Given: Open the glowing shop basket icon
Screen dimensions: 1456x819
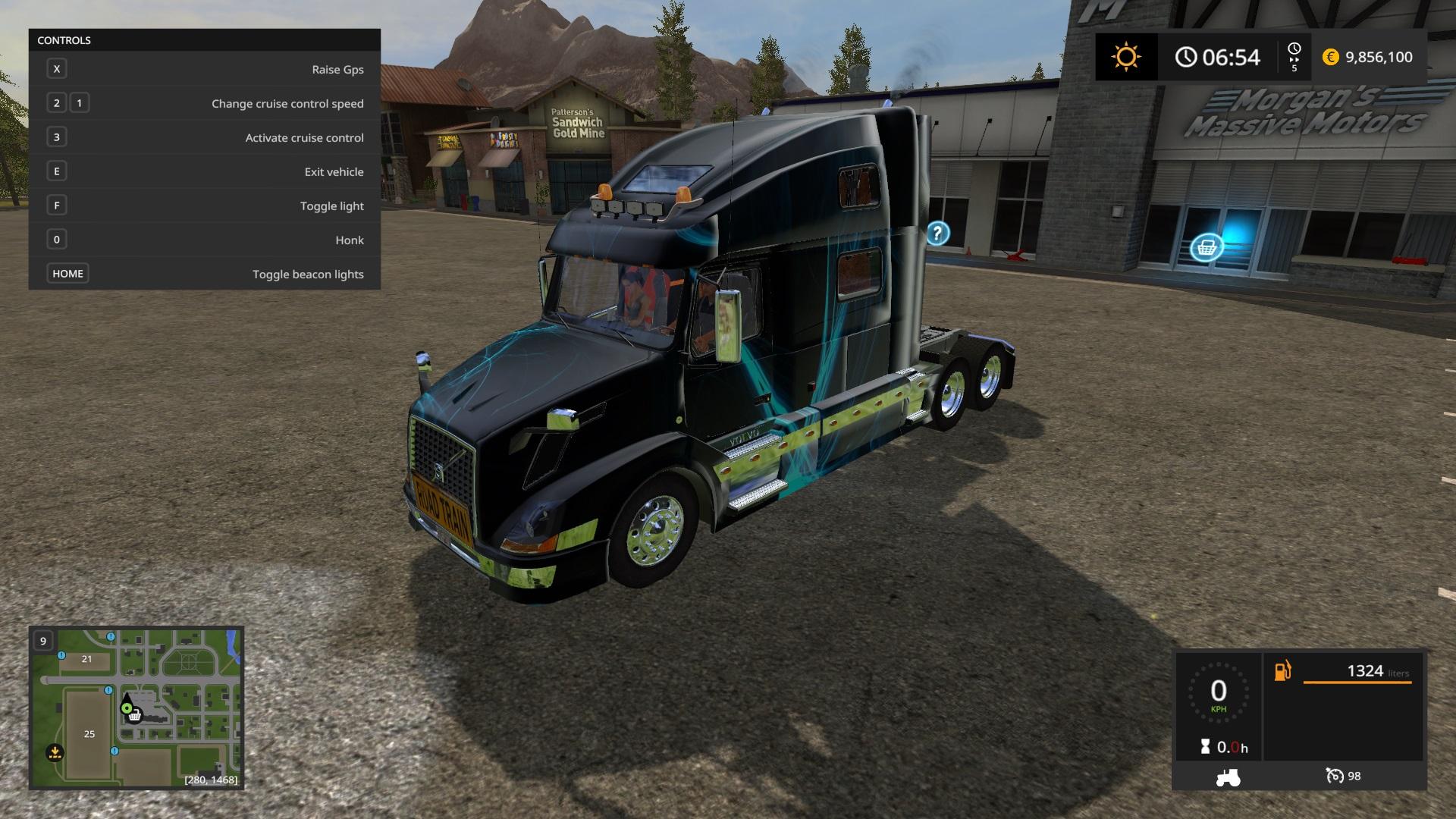Looking at the screenshot, I should [1206, 247].
